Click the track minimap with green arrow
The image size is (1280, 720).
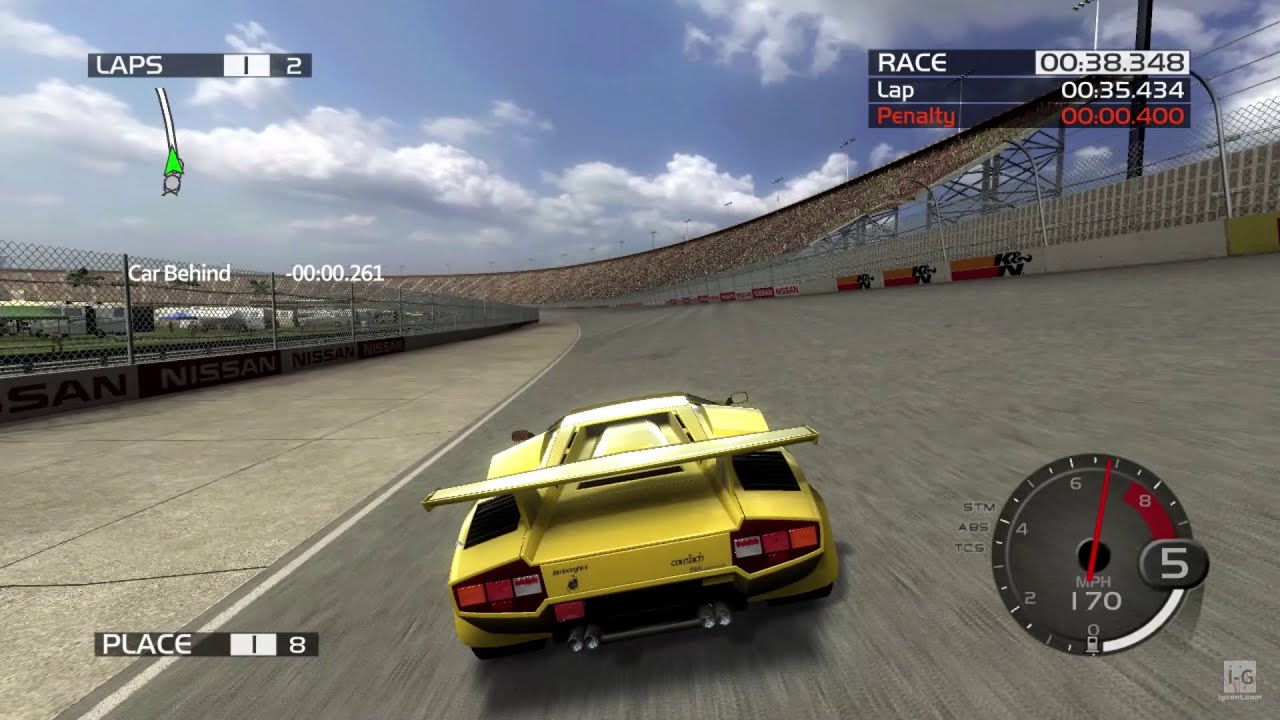(171, 142)
